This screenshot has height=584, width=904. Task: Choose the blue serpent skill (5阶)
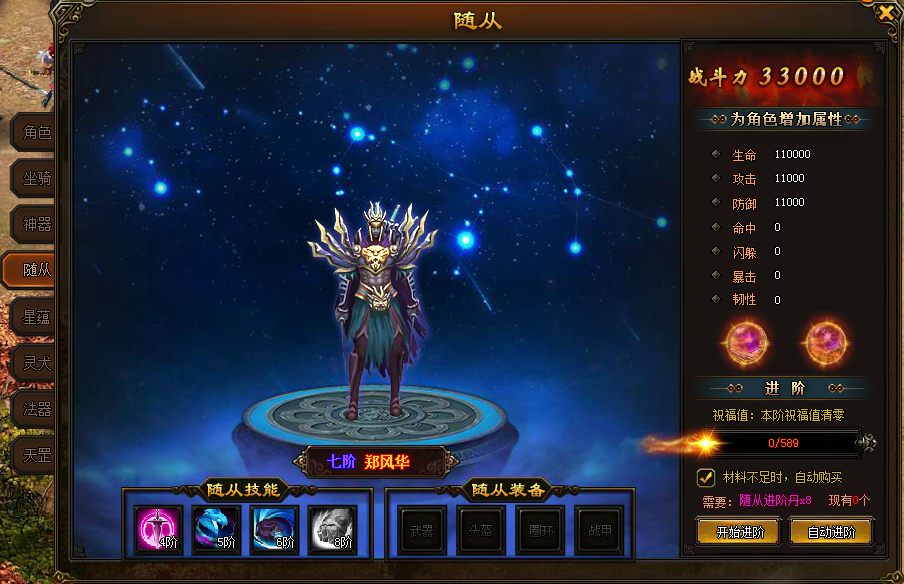[216, 530]
